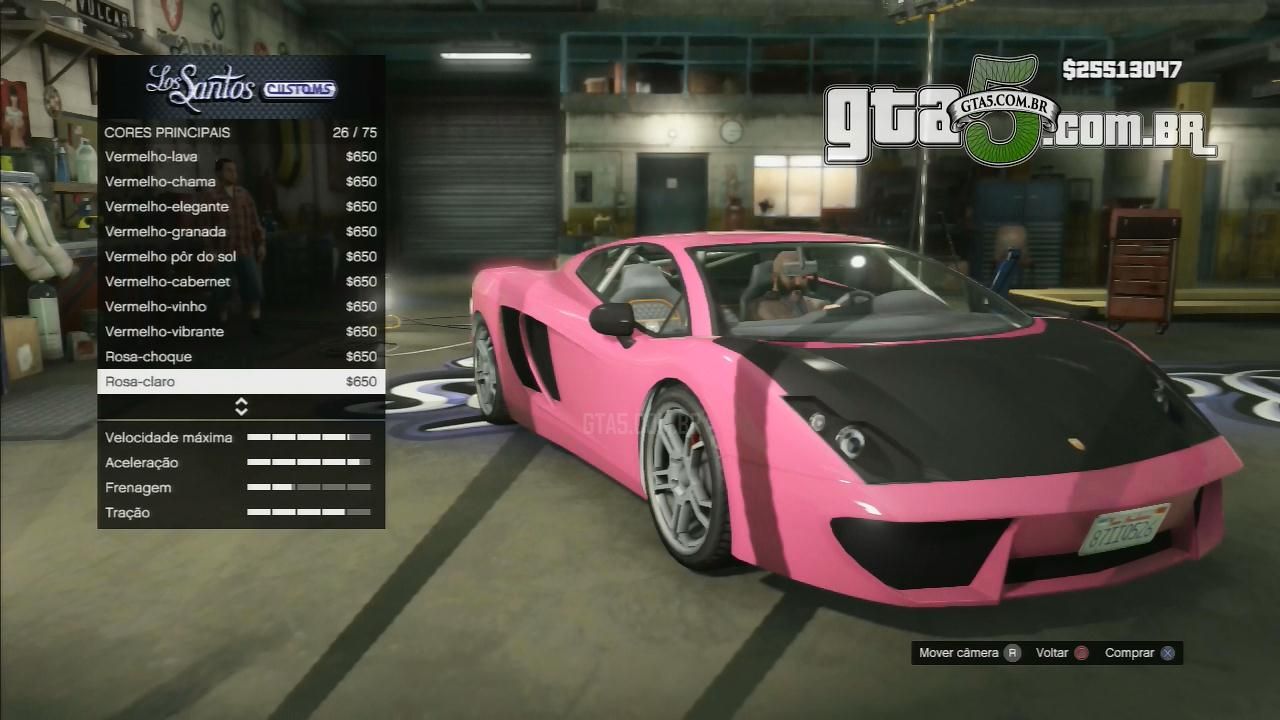Choose Vermelho-chama paint color

click(x=240, y=182)
